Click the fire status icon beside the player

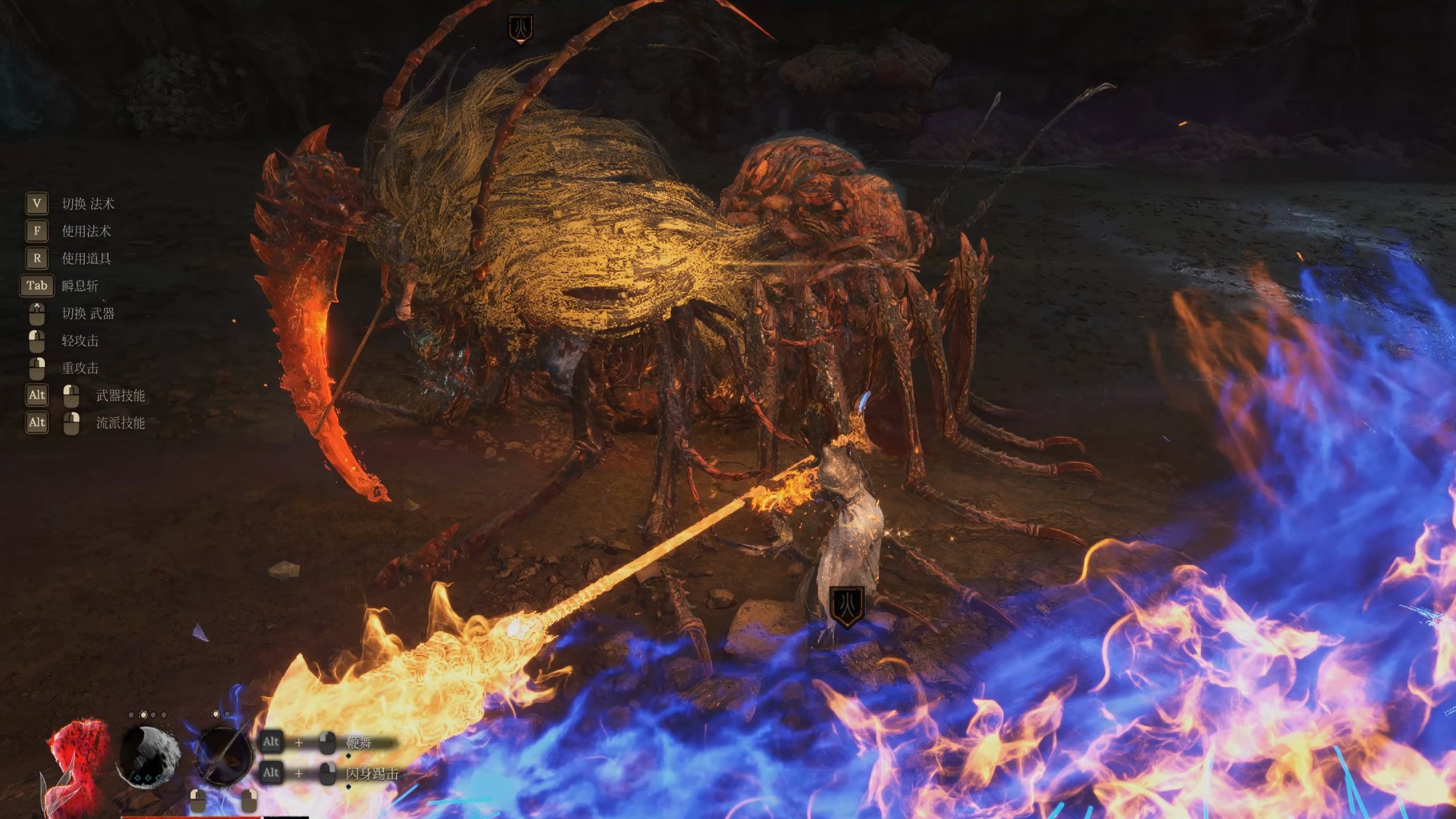847,606
